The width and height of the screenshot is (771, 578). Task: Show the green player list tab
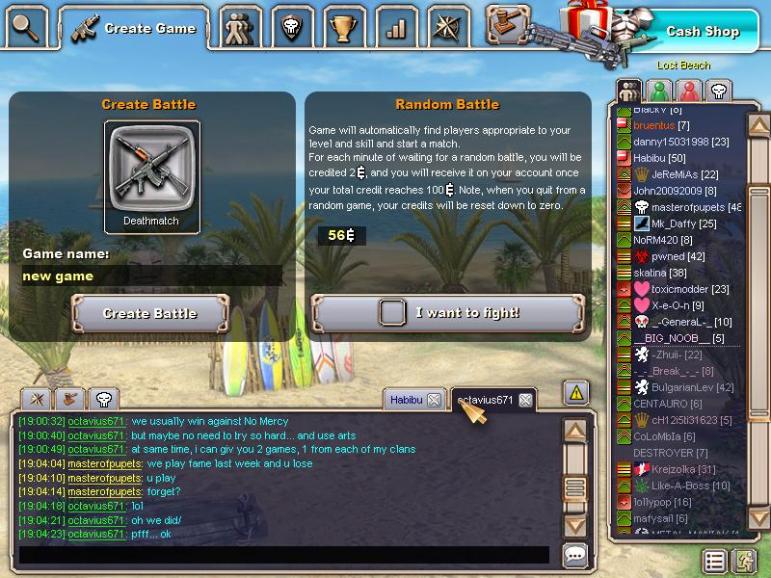pos(659,92)
